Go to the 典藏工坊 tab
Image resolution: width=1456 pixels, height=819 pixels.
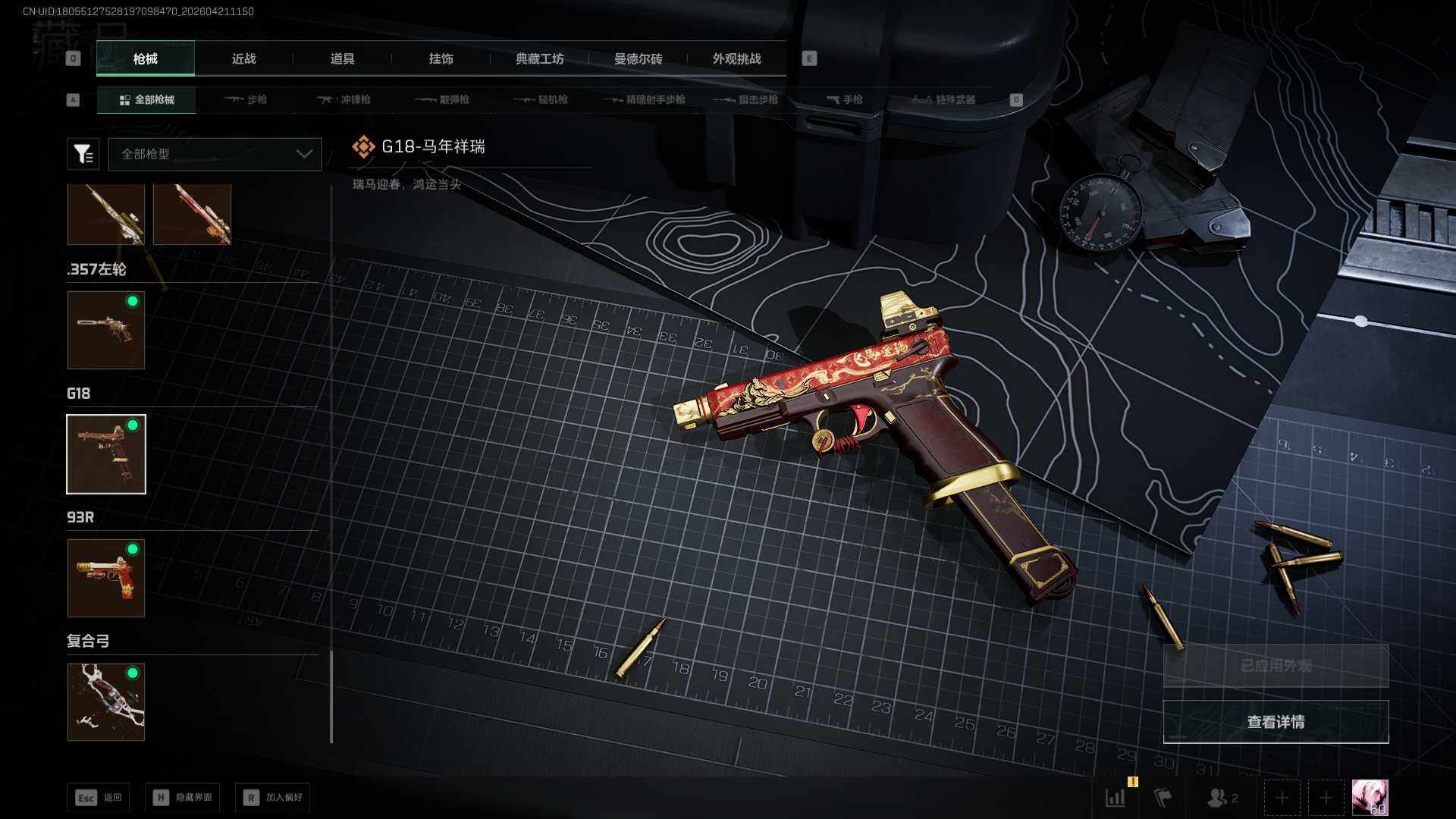coord(539,59)
